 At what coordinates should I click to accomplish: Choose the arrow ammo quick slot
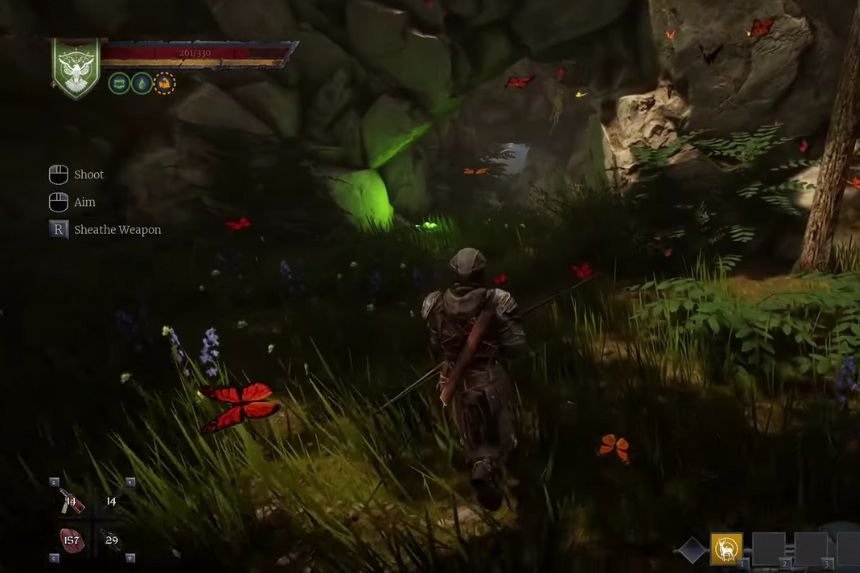(x=110, y=540)
